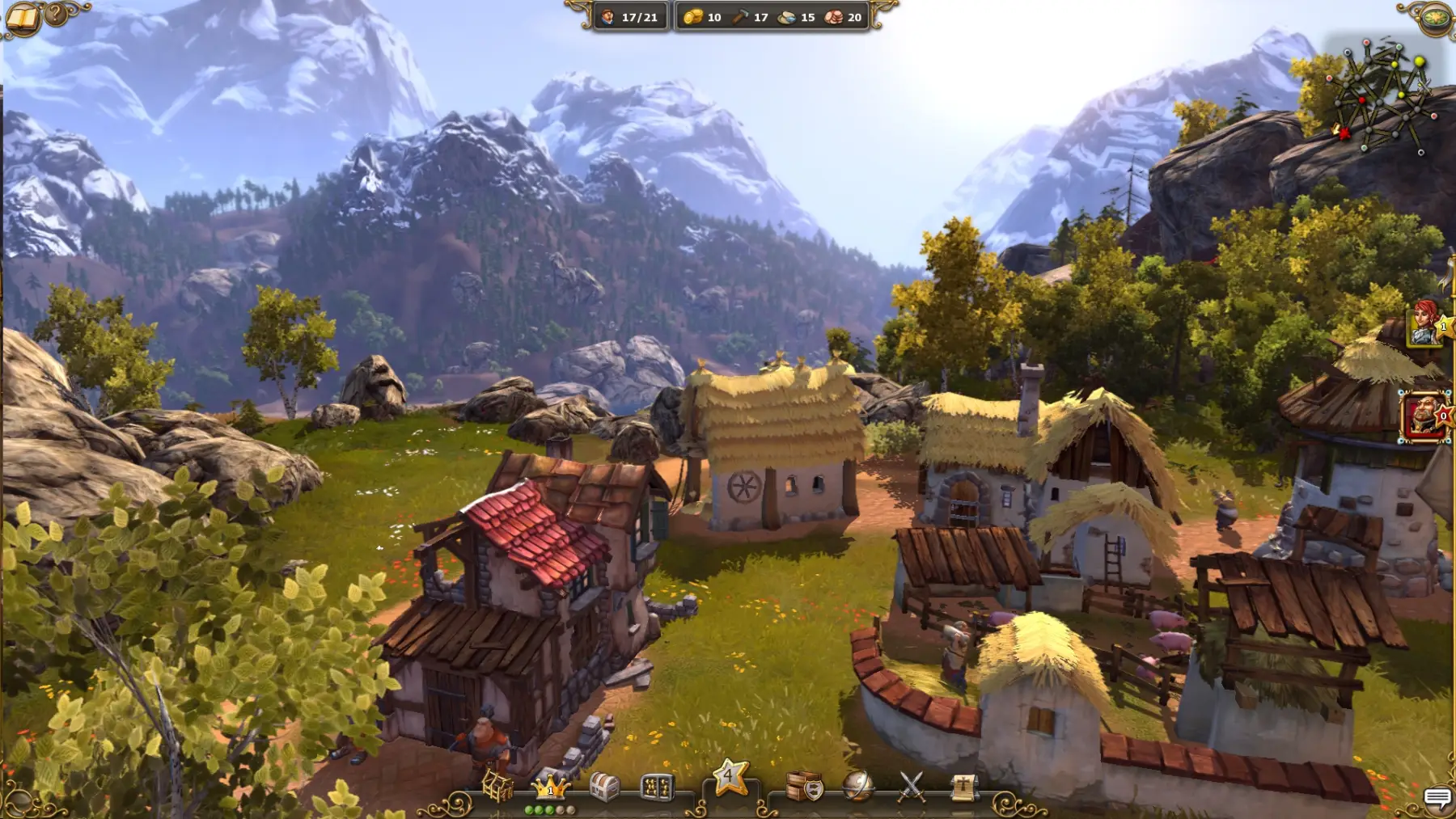Open the chat speech bubble
1456x819 pixels.
click(1437, 799)
